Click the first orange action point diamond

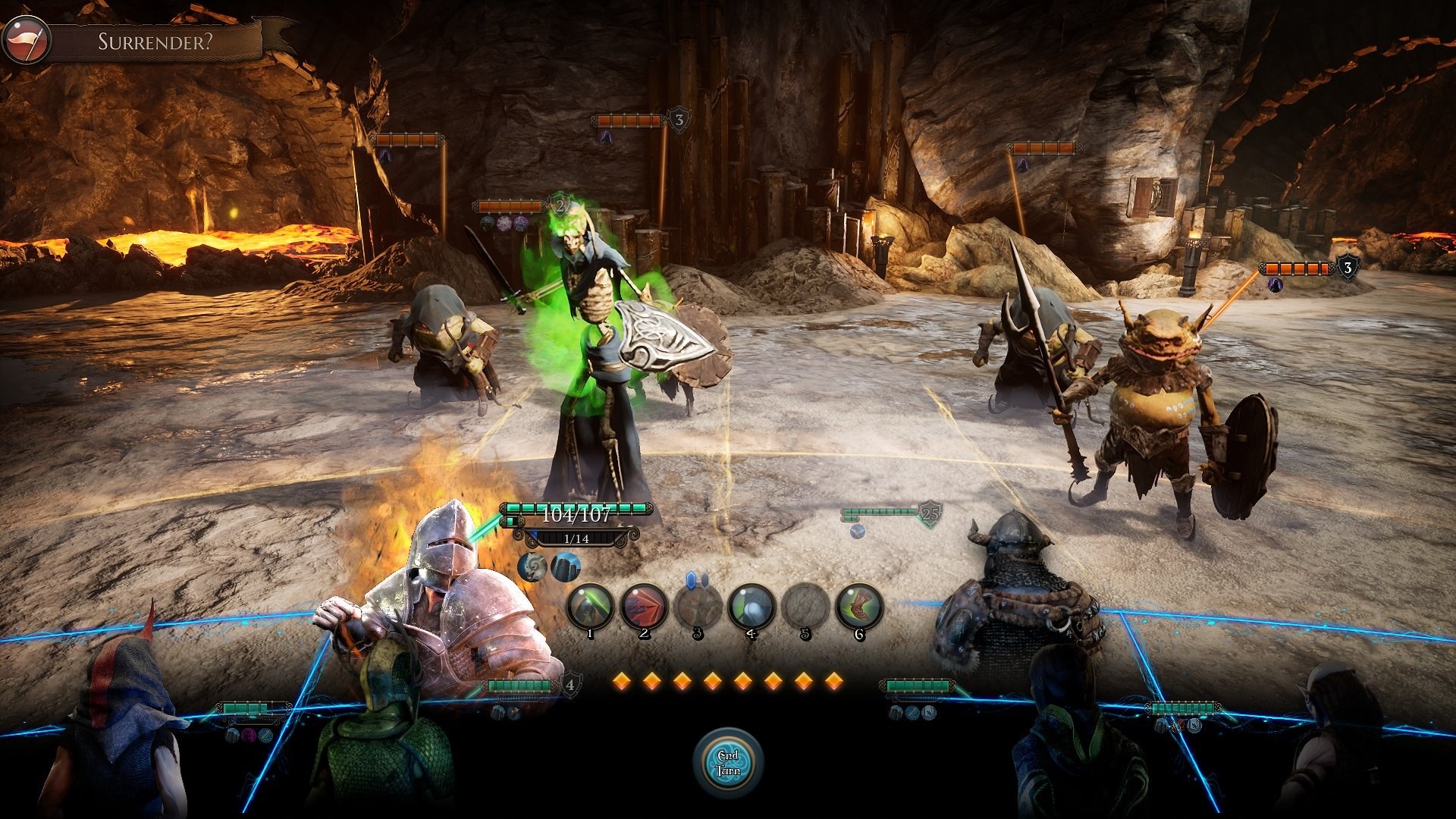point(623,682)
